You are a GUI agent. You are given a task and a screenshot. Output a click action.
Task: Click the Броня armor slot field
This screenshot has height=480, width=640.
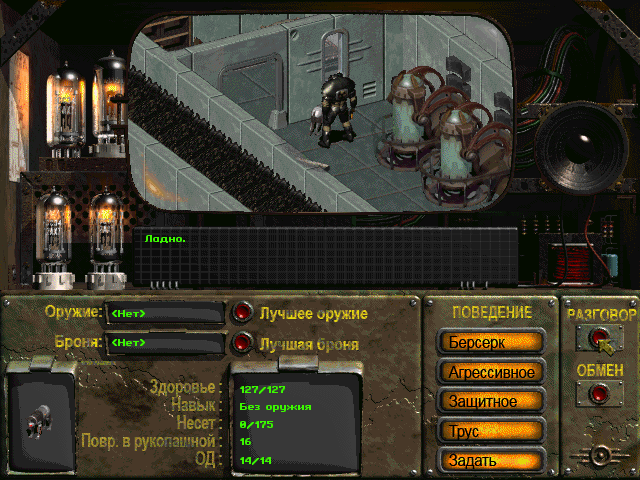coord(164,343)
